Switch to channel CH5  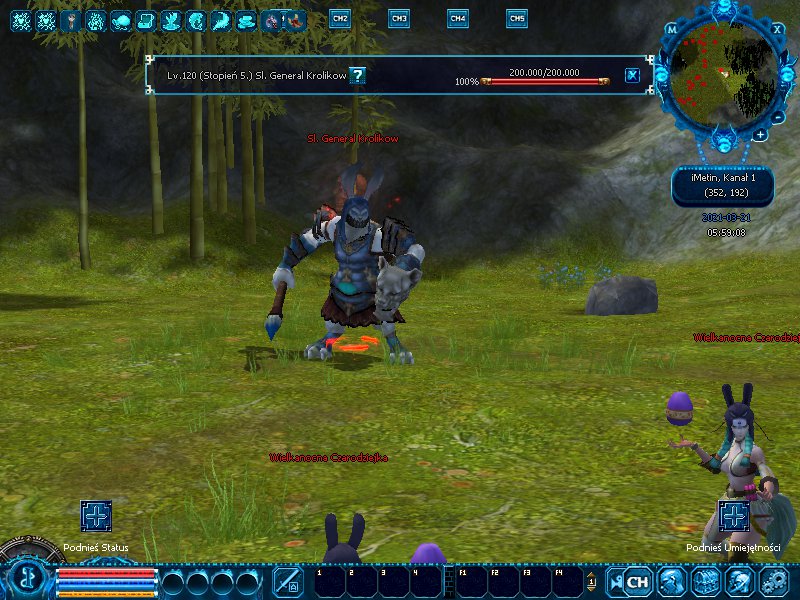click(517, 19)
